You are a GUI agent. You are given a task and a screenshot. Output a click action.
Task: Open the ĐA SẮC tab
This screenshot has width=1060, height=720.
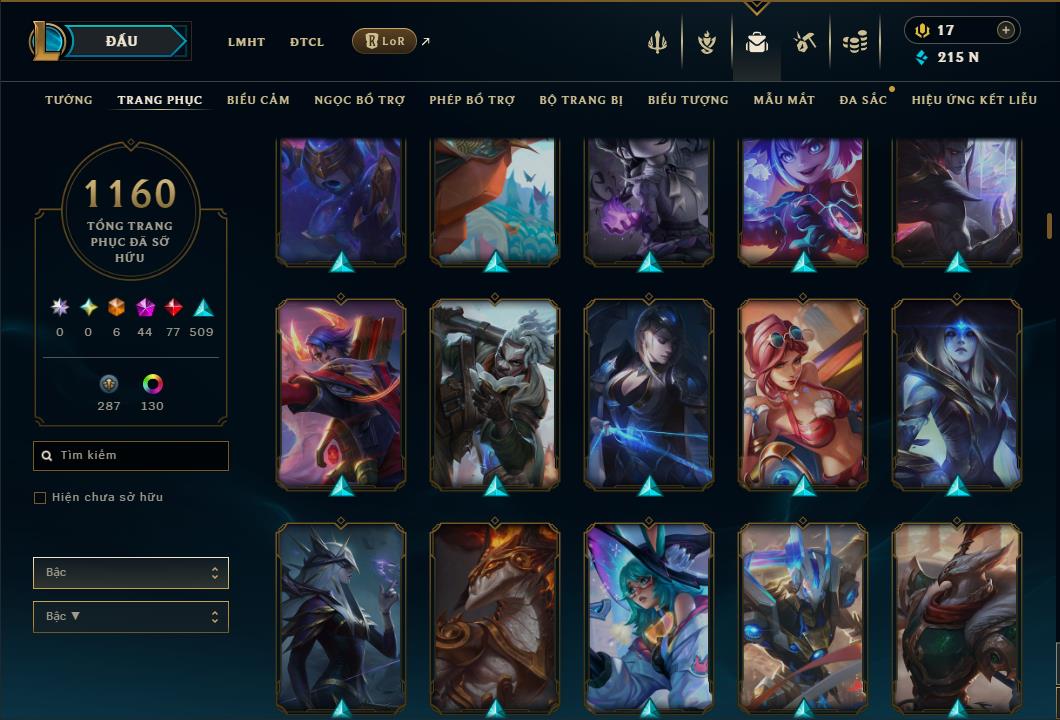coord(863,100)
